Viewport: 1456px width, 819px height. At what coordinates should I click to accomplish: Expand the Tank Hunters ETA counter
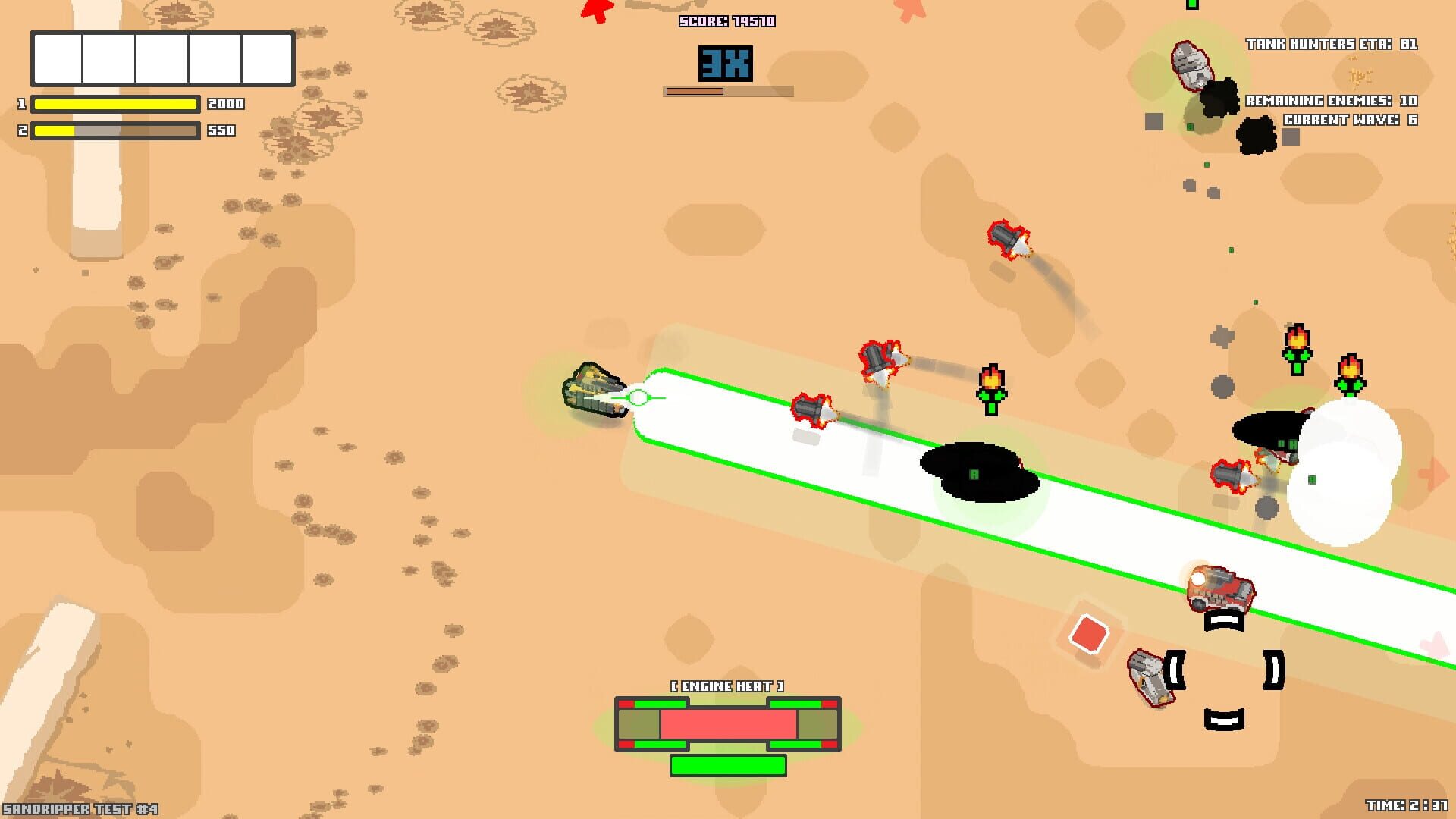(1332, 44)
